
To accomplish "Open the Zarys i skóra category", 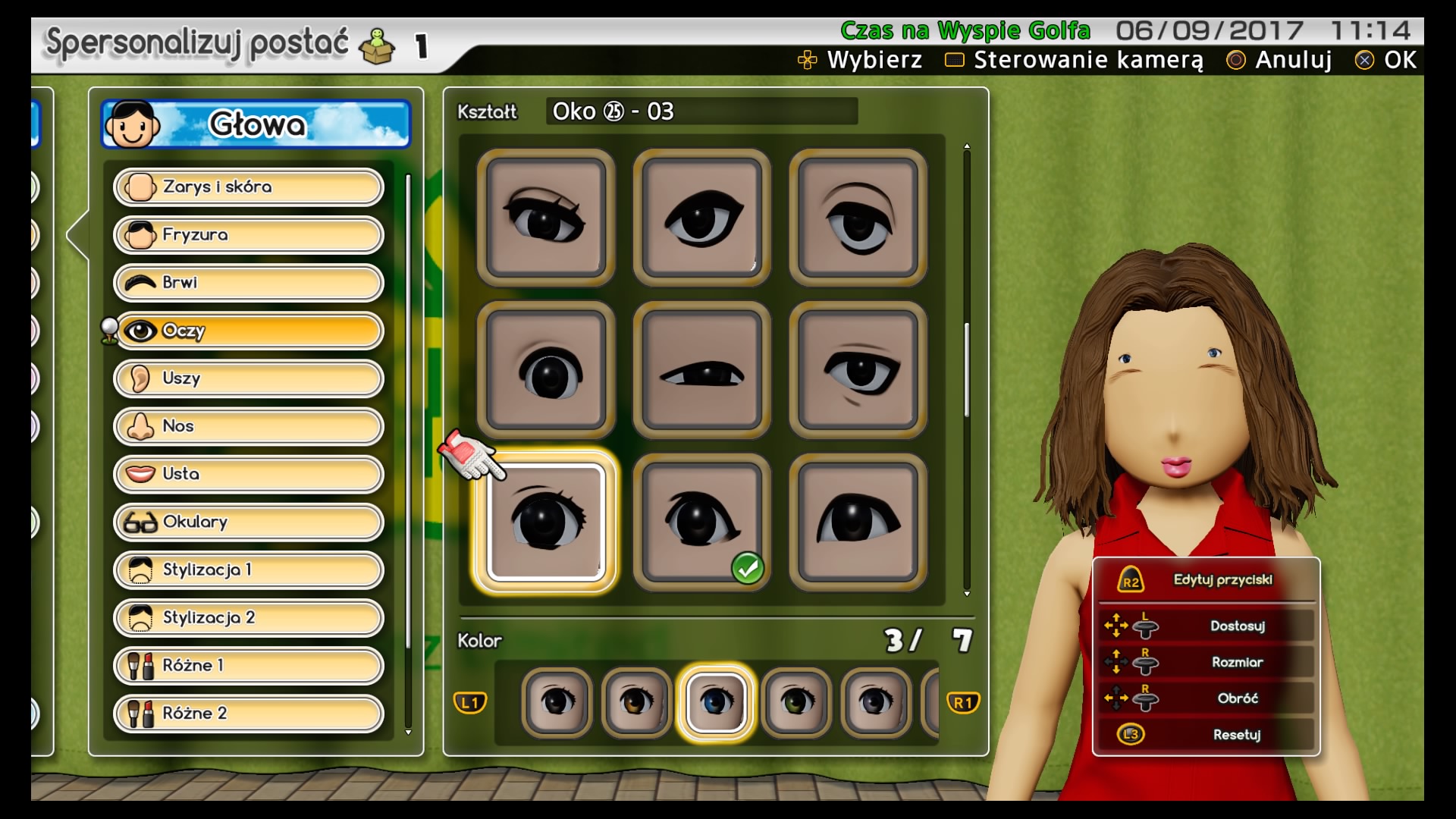I will click(x=249, y=187).
